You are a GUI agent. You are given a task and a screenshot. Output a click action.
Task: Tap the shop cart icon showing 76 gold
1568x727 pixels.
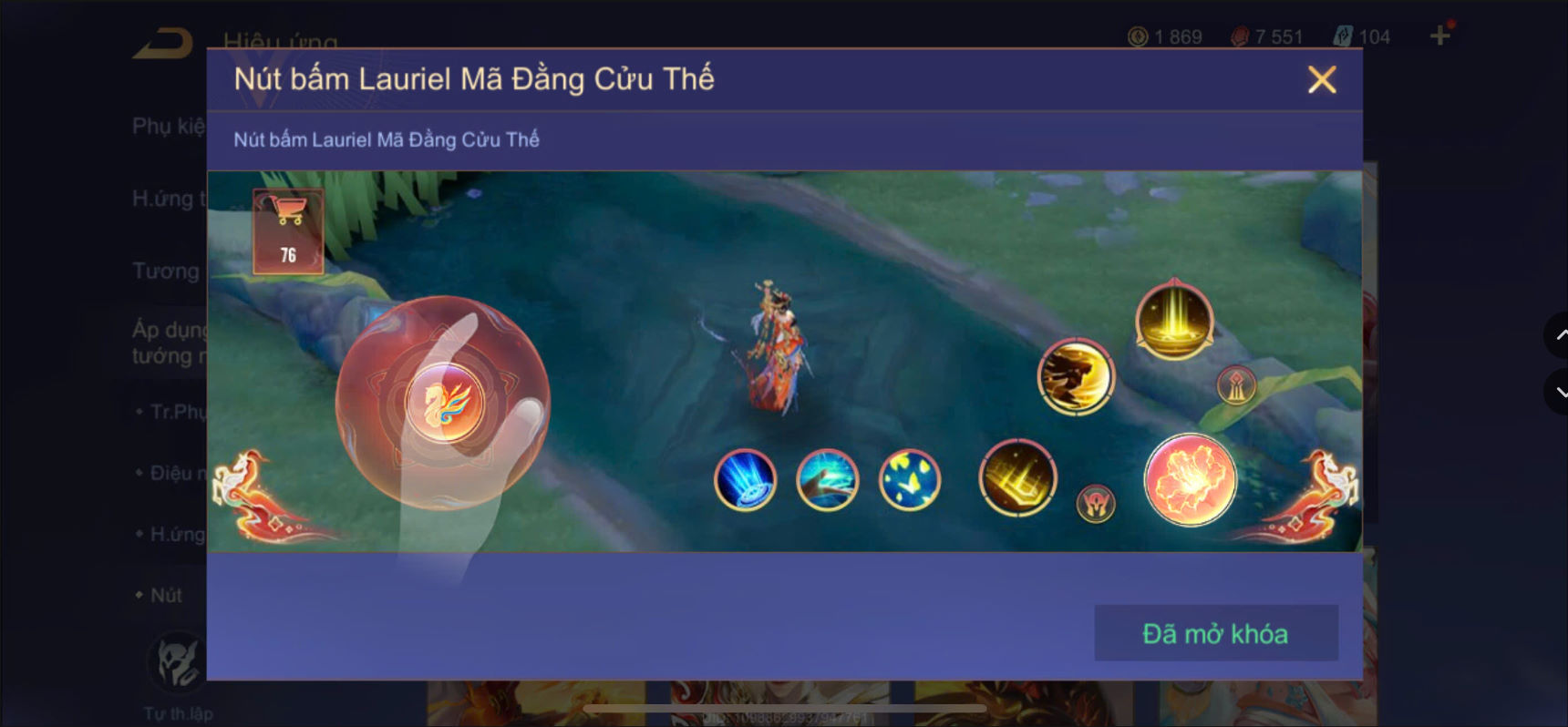tap(290, 226)
